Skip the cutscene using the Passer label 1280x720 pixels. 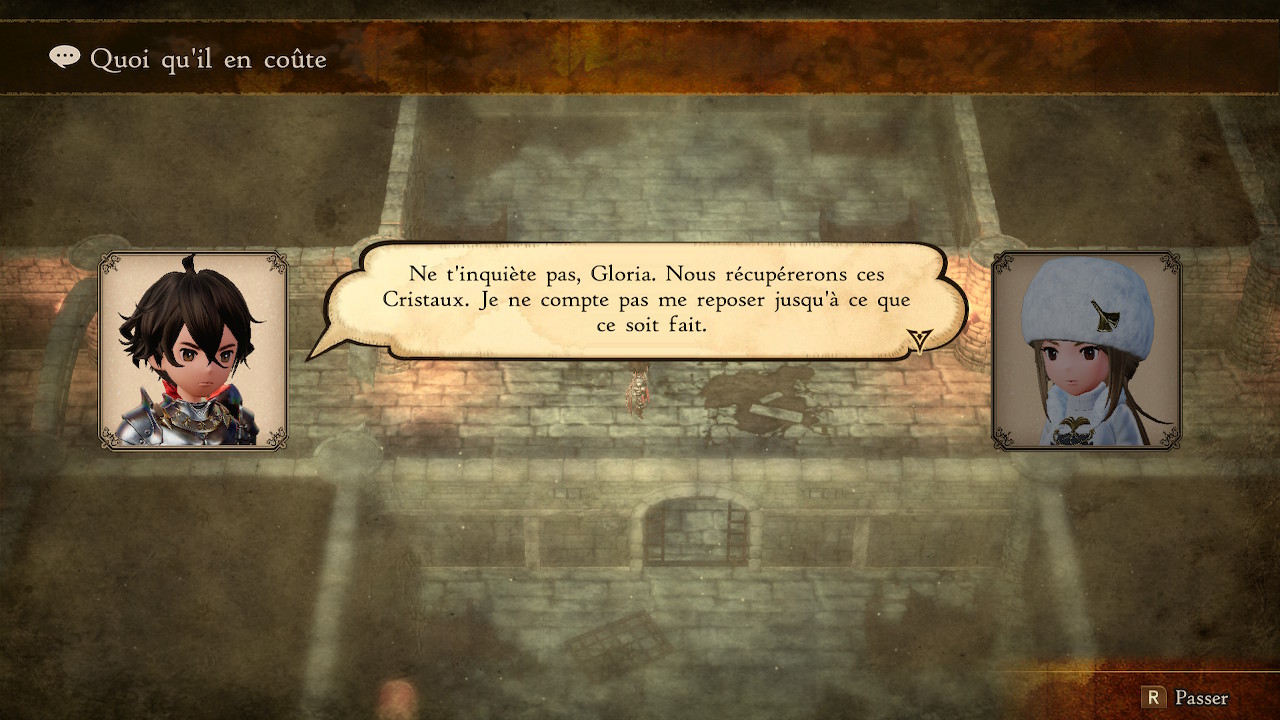click(x=1201, y=698)
